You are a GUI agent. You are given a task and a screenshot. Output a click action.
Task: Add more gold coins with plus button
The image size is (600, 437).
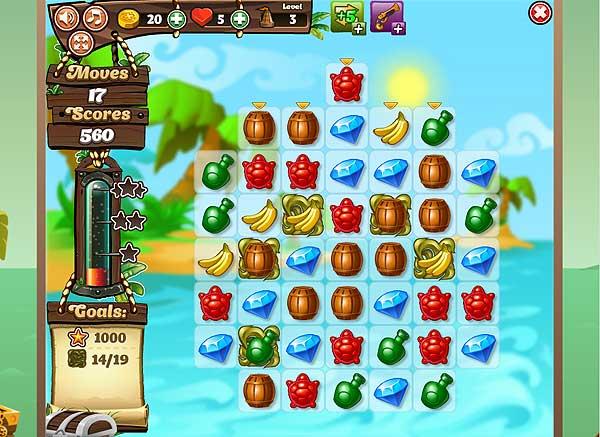(x=177, y=18)
